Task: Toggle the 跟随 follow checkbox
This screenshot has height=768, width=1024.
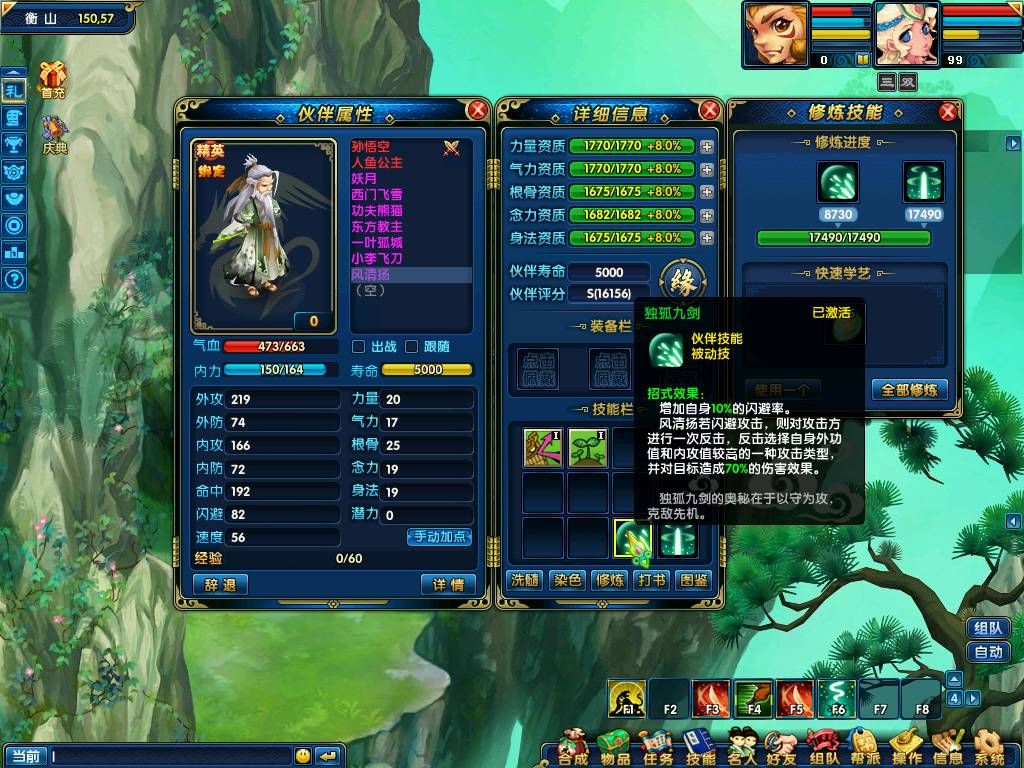Action: tap(411, 347)
